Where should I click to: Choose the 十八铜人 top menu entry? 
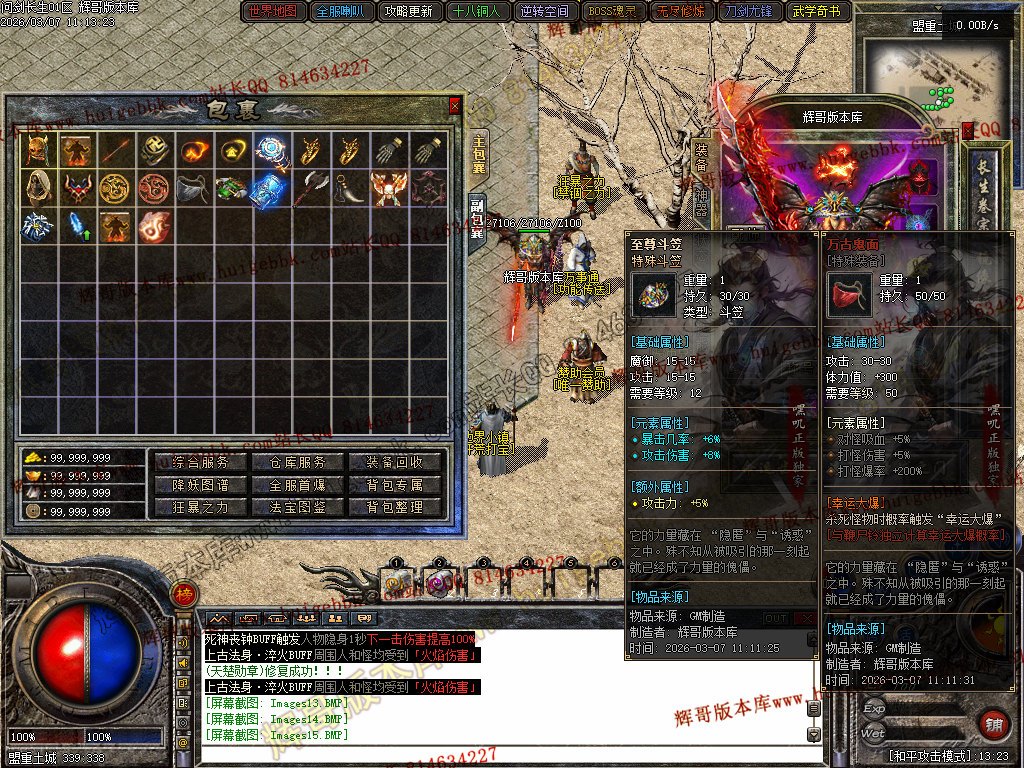(x=478, y=12)
